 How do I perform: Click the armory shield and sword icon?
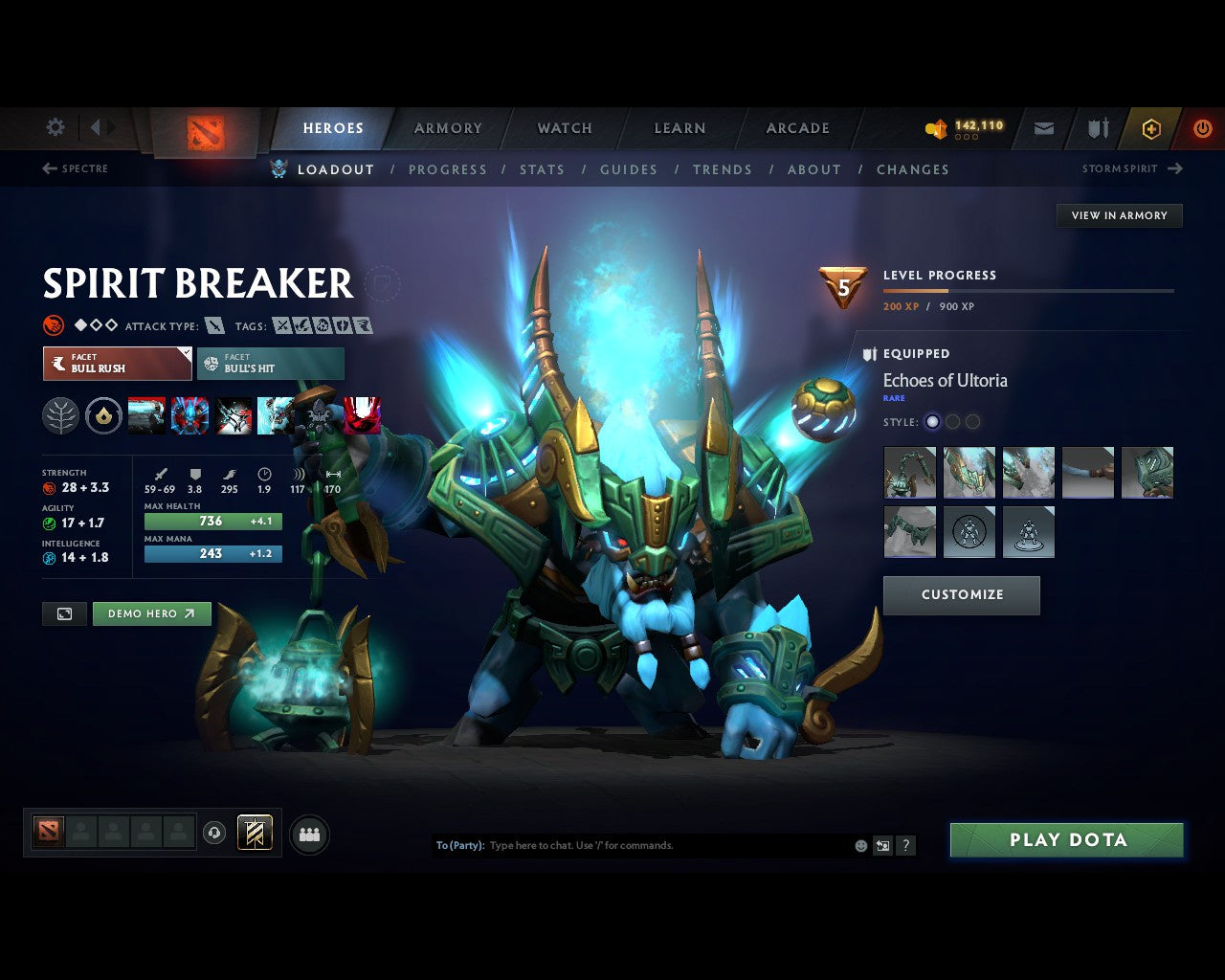coord(1097,127)
